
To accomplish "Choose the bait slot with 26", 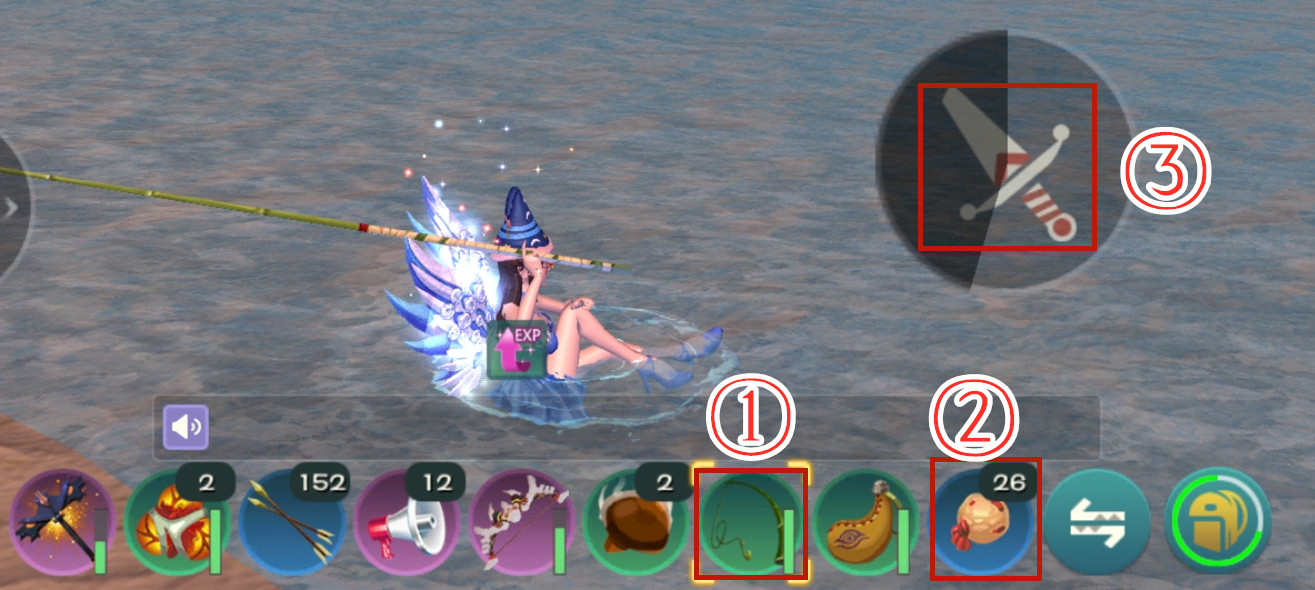I will (x=984, y=522).
